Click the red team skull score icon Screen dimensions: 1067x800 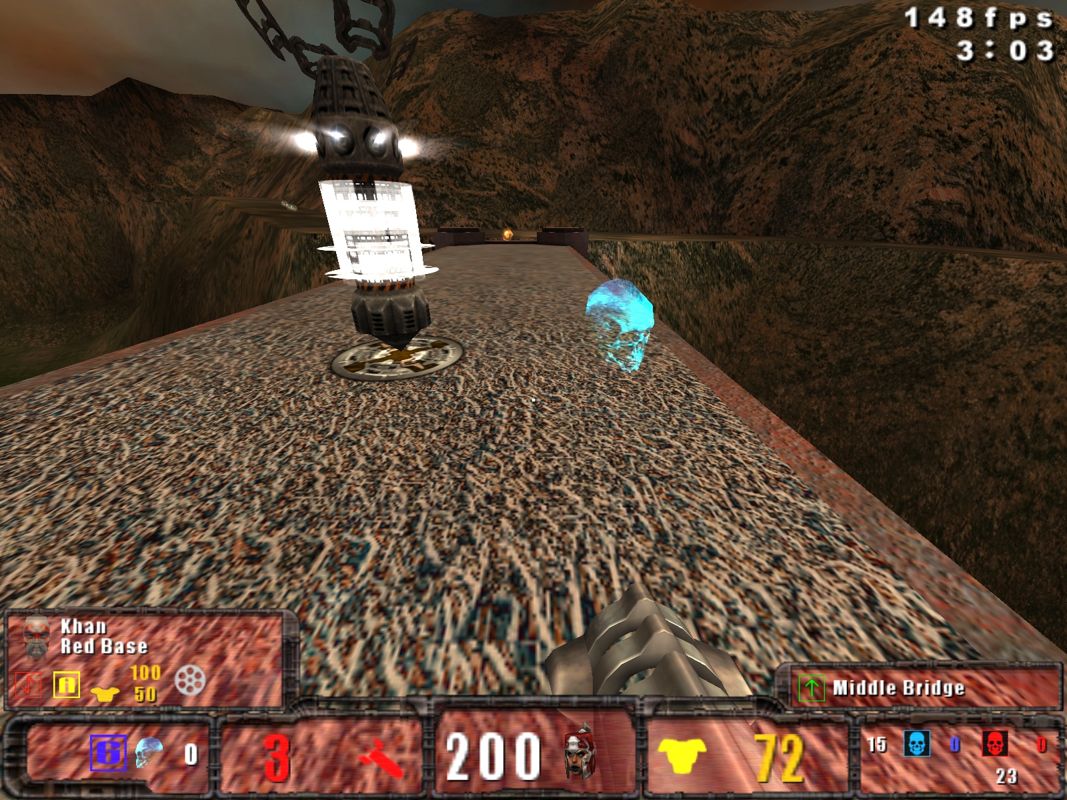pos(994,744)
